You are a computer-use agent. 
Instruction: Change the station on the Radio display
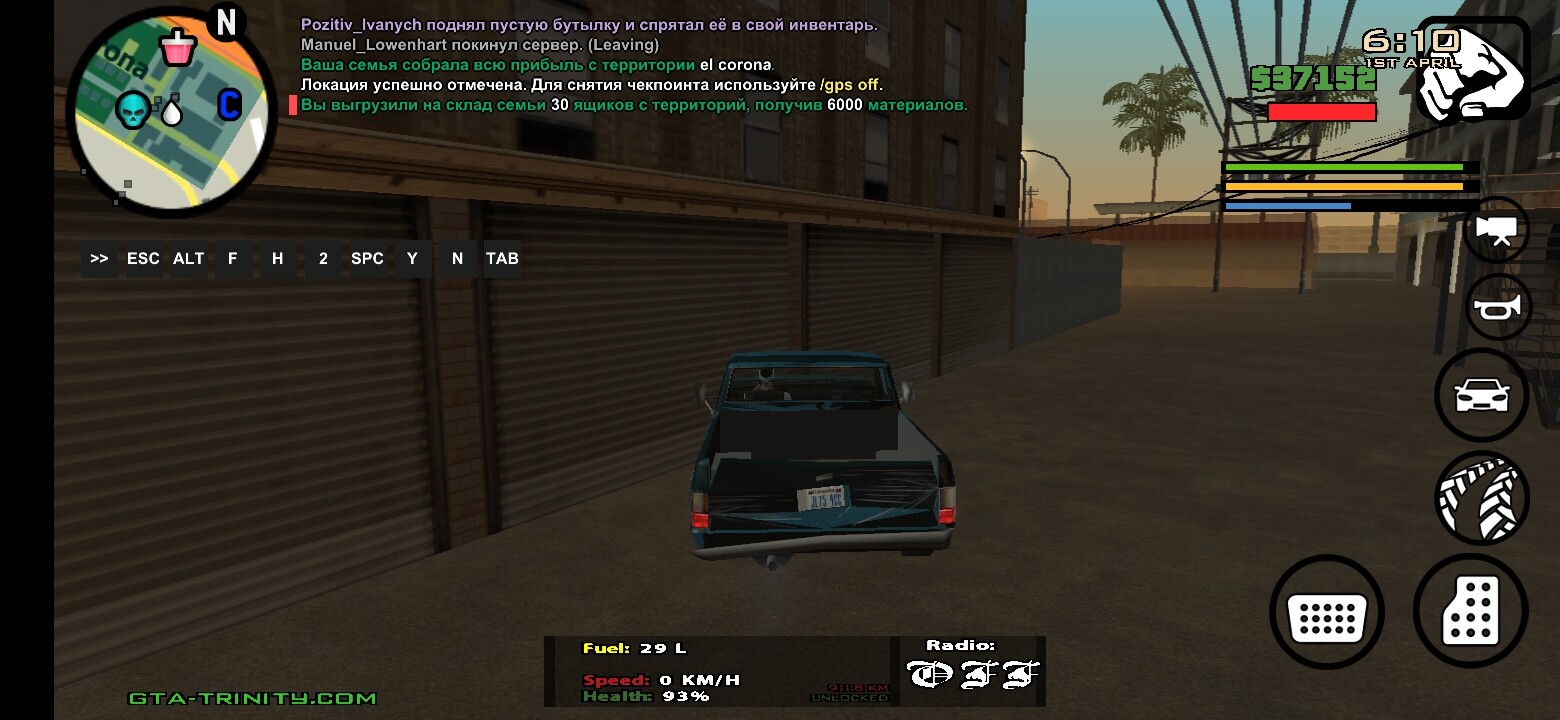coord(972,674)
